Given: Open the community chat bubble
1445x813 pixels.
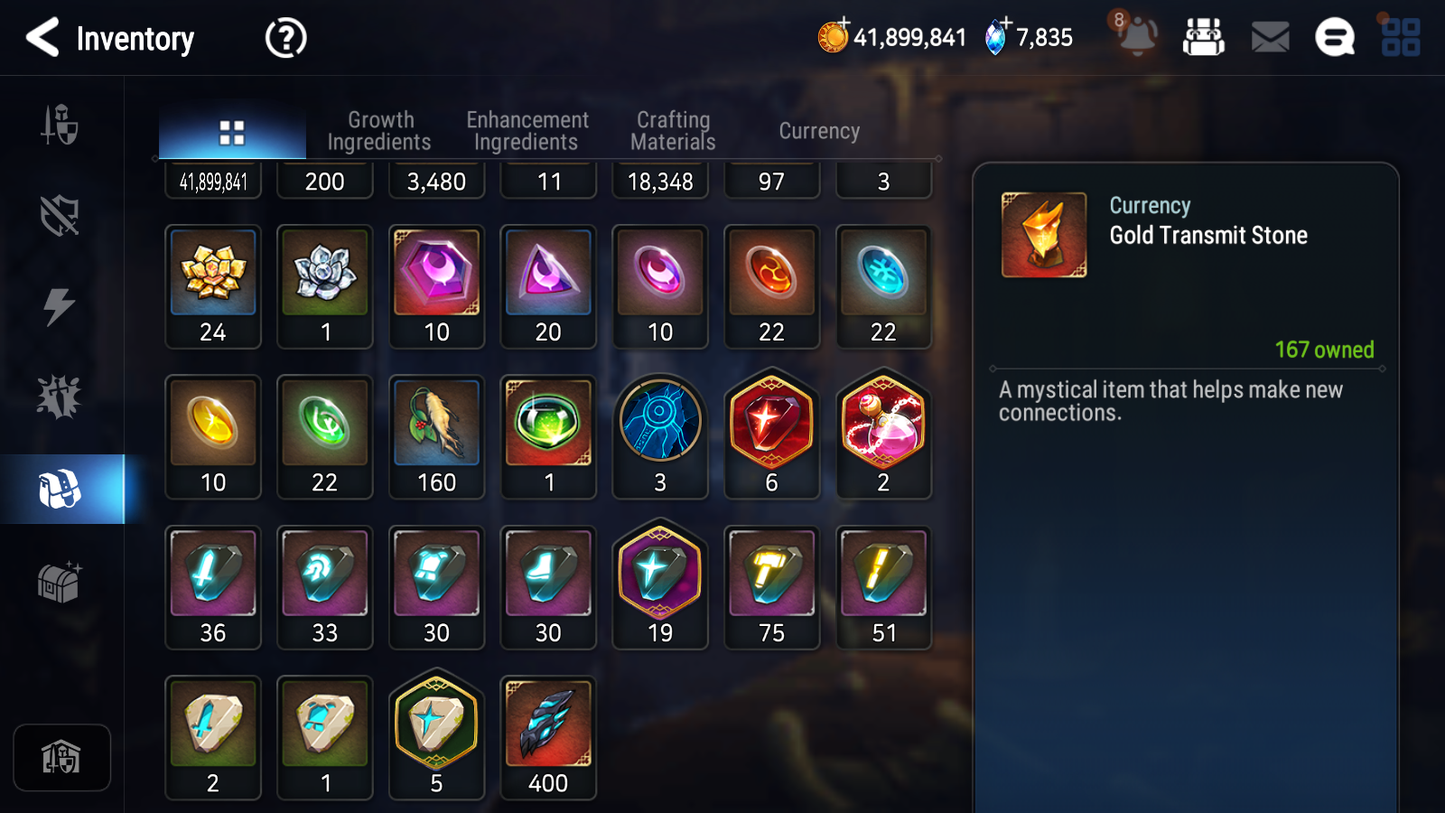Looking at the screenshot, I should click(x=1334, y=37).
